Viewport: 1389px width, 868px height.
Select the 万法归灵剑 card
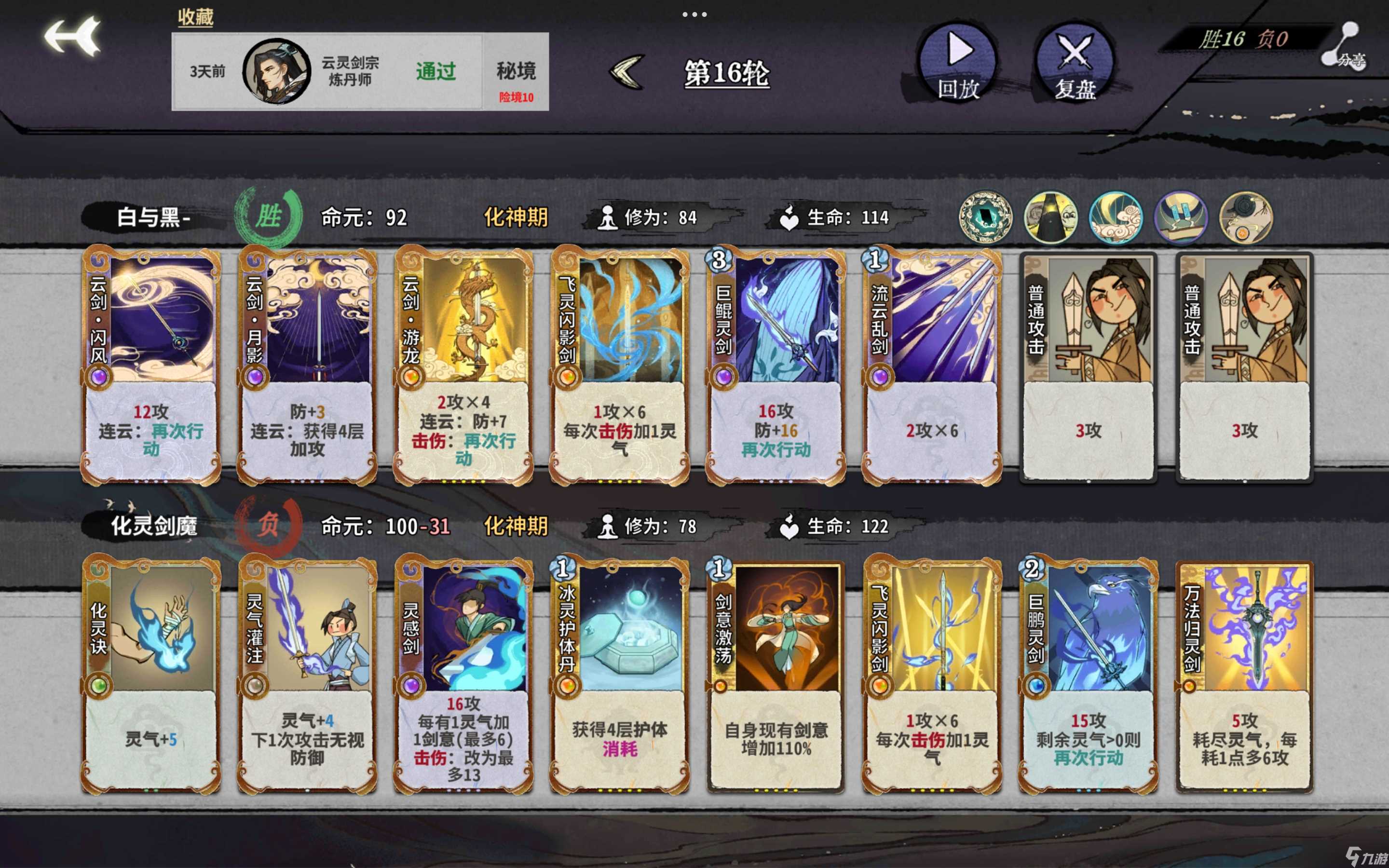pyautogui.click(x=1244, y=675)
